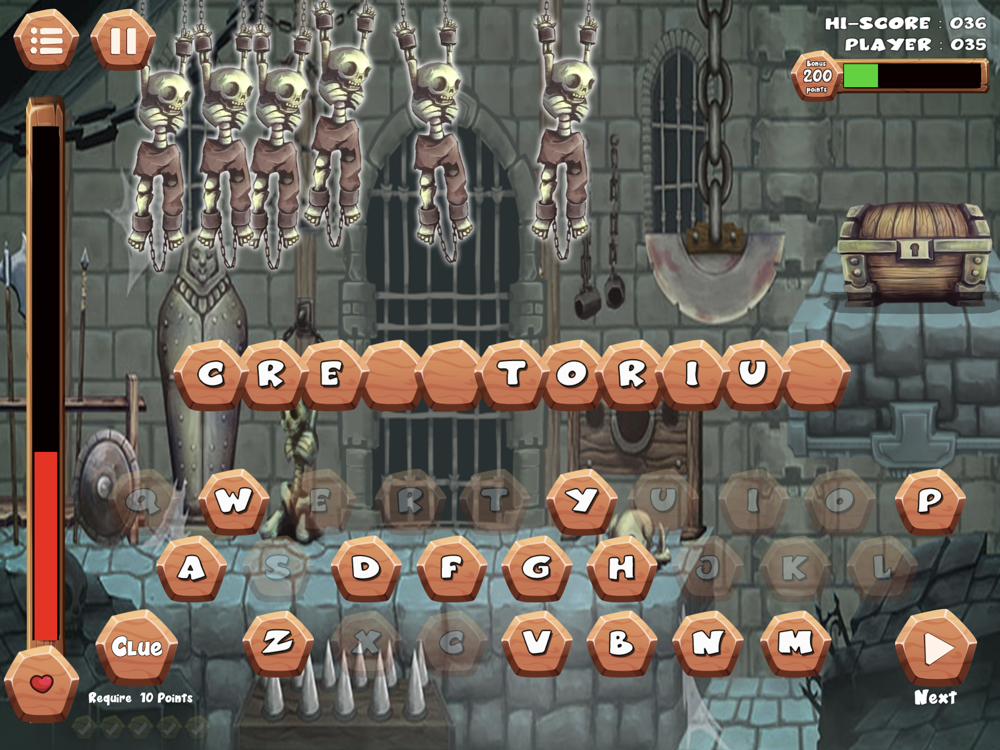1000x750 pixels.
Task: Use the Clue button
Action: click(x=137, y=647)
